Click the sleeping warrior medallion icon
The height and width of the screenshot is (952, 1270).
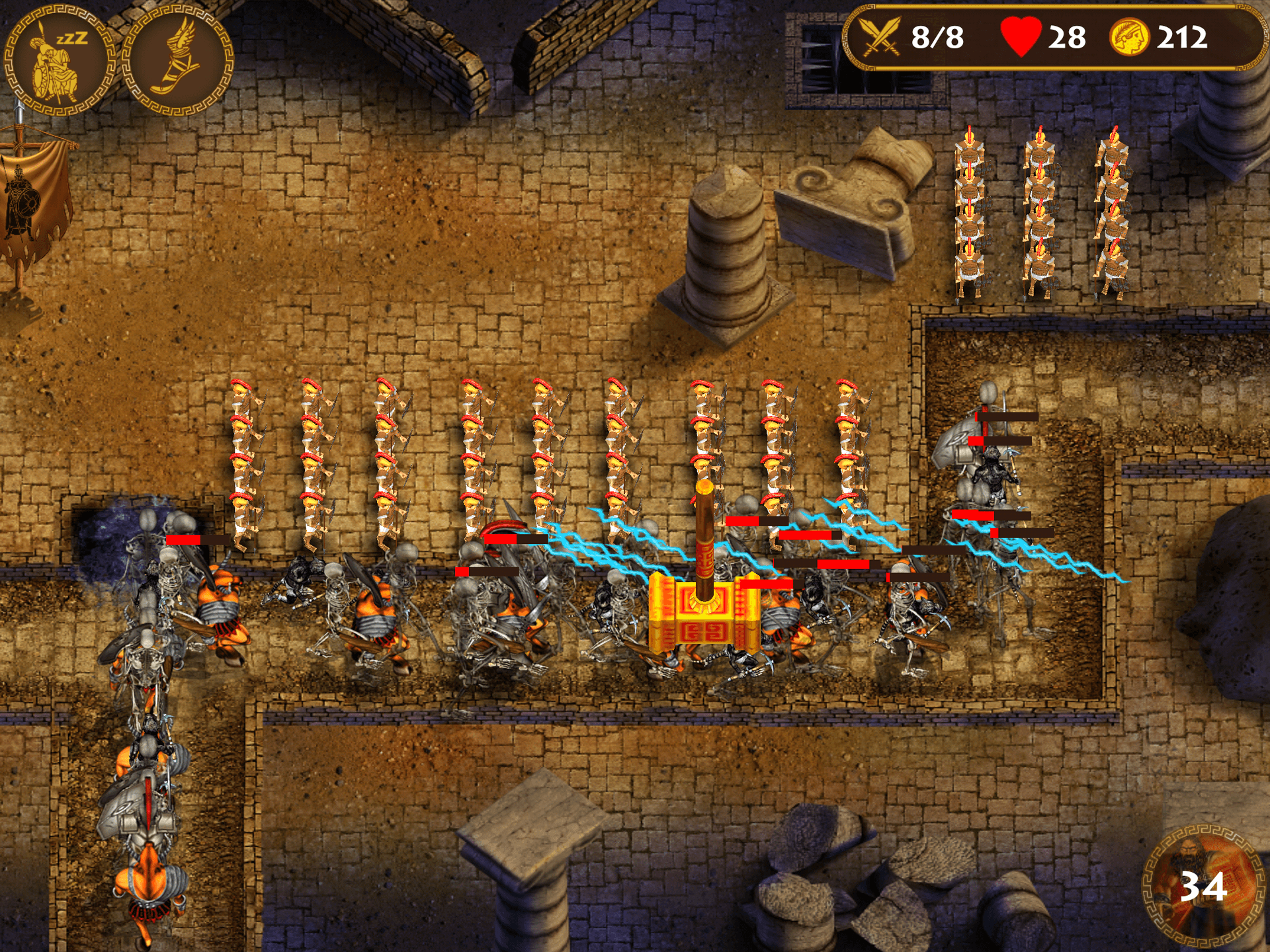pyautogui.click(x=60, y=61)
